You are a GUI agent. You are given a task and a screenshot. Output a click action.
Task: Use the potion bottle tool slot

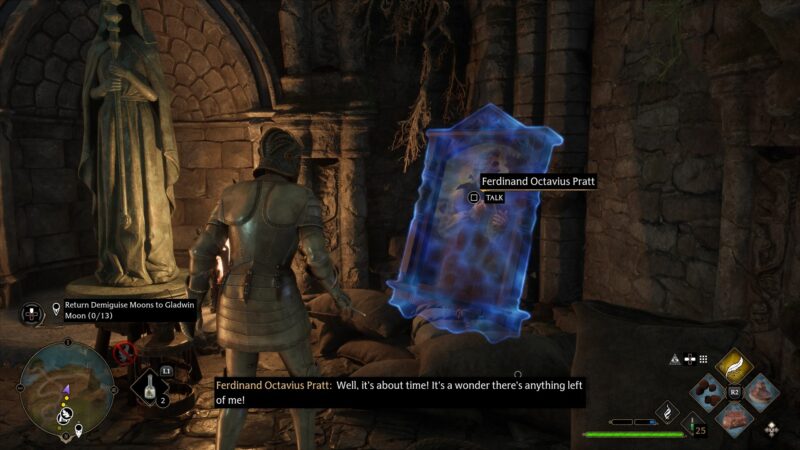[150, 387]
